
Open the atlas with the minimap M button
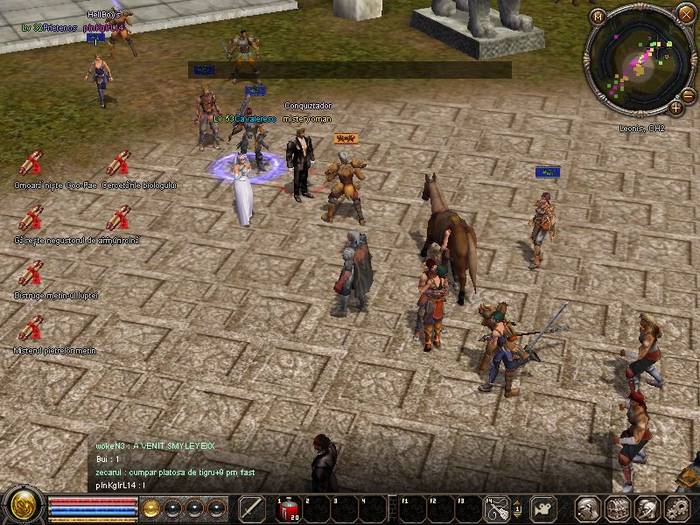click(x=597, y=16)
